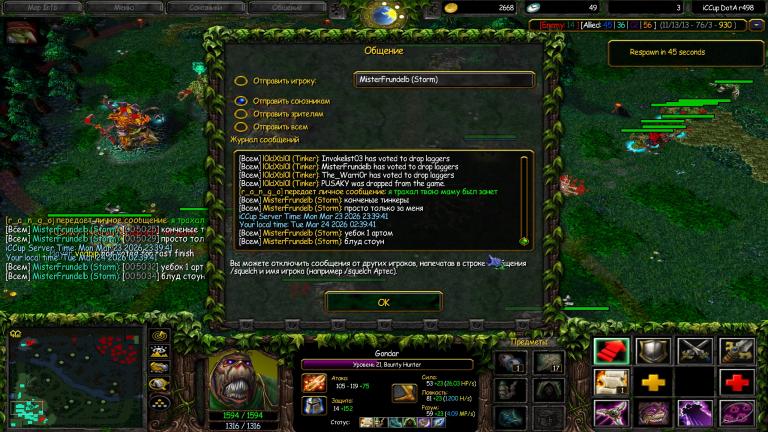
Task: Choose "Отправить союзникам" option
Action: pyautogui.click(x=241, y=101)
